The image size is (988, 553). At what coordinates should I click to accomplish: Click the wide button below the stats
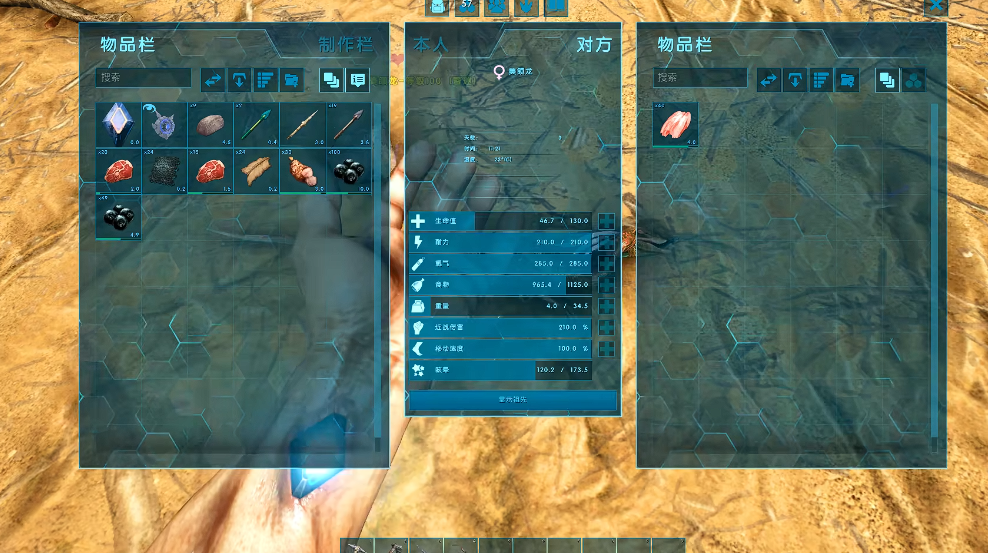513,400
